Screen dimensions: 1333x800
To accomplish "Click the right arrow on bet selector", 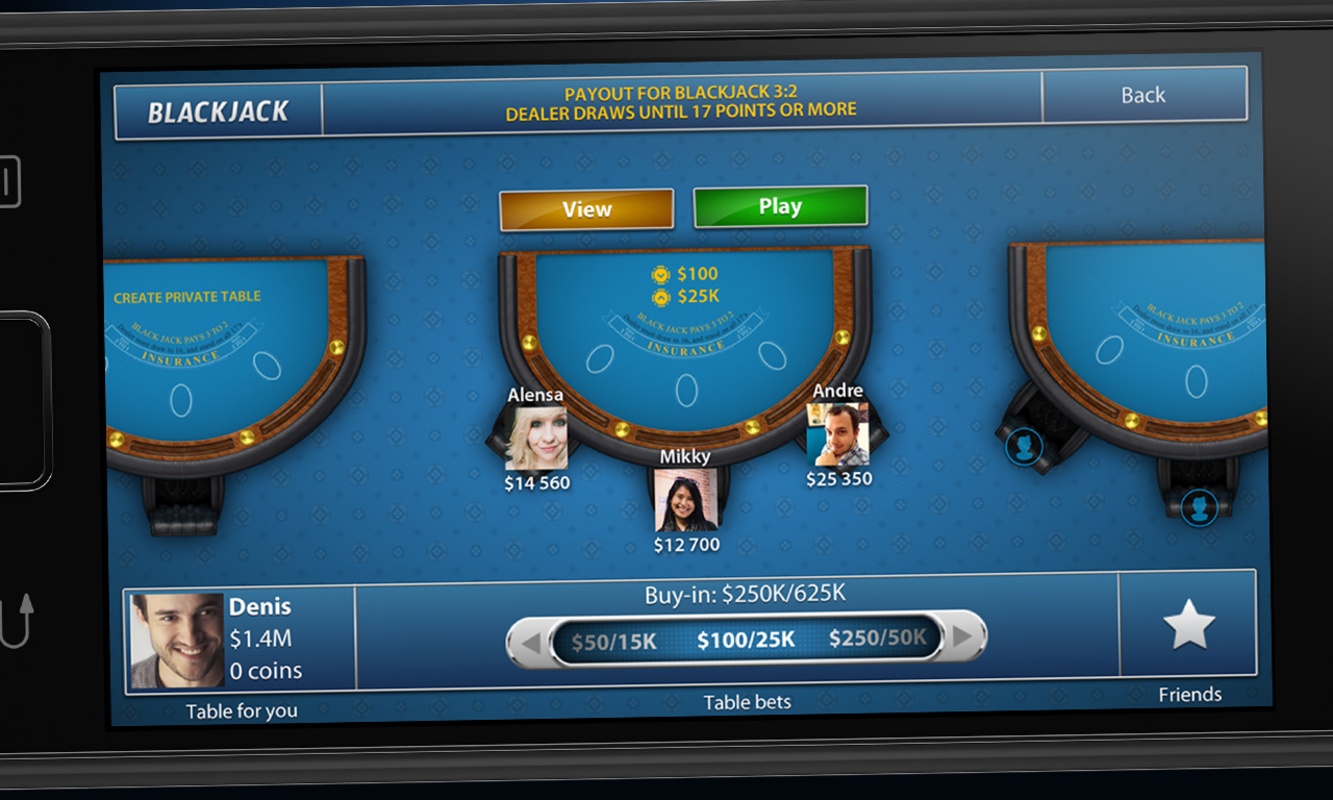I will 964,636.
